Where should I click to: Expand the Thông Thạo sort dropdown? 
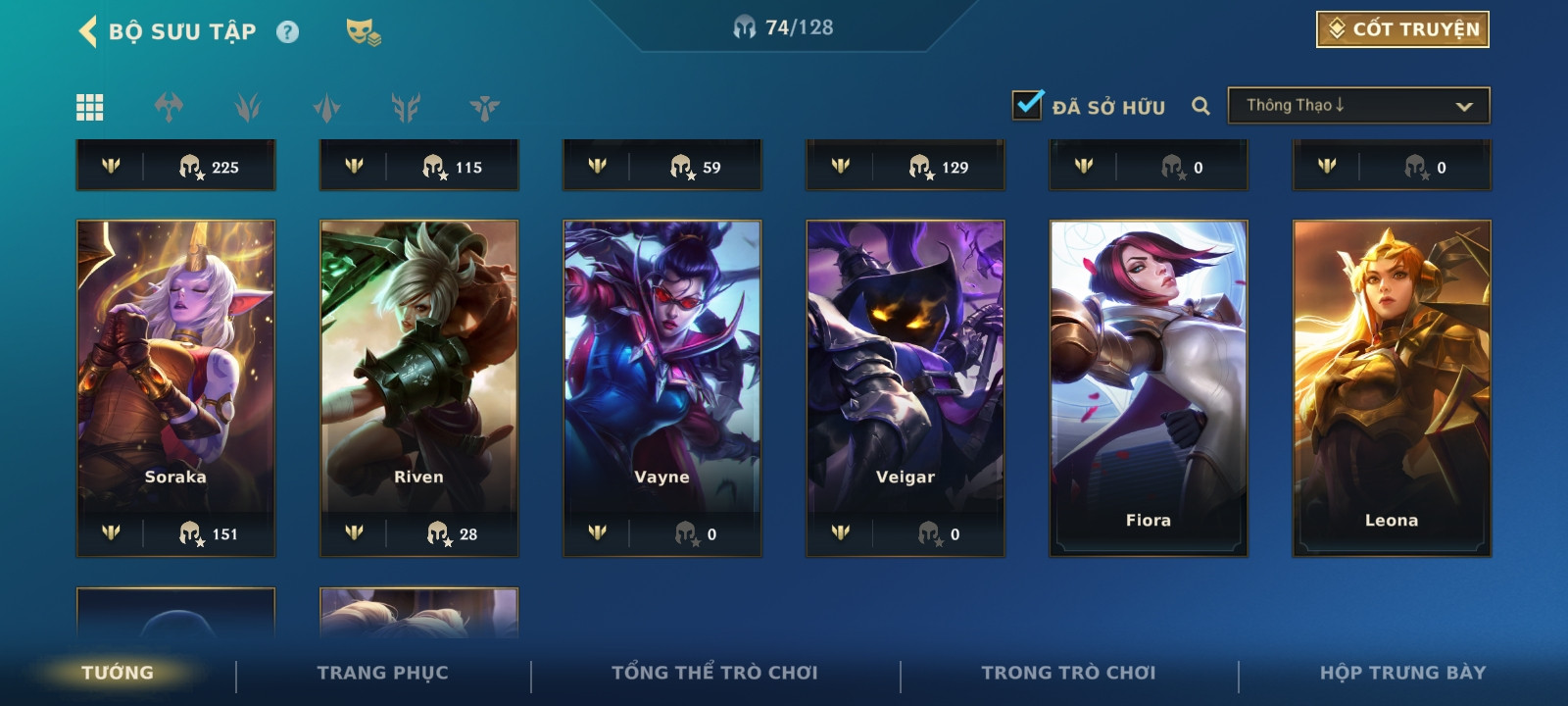[1357, 106]
